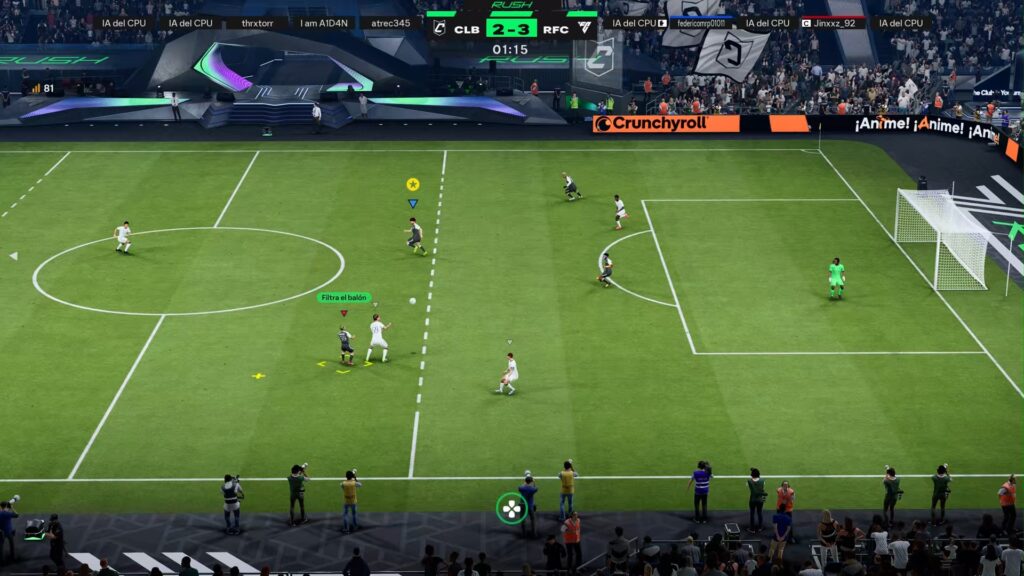The height and width of the screenshot is (576, 1024).
Task: Click the I am A1D4N player tag
Action: pyautogui.click(x=321, y=23)
